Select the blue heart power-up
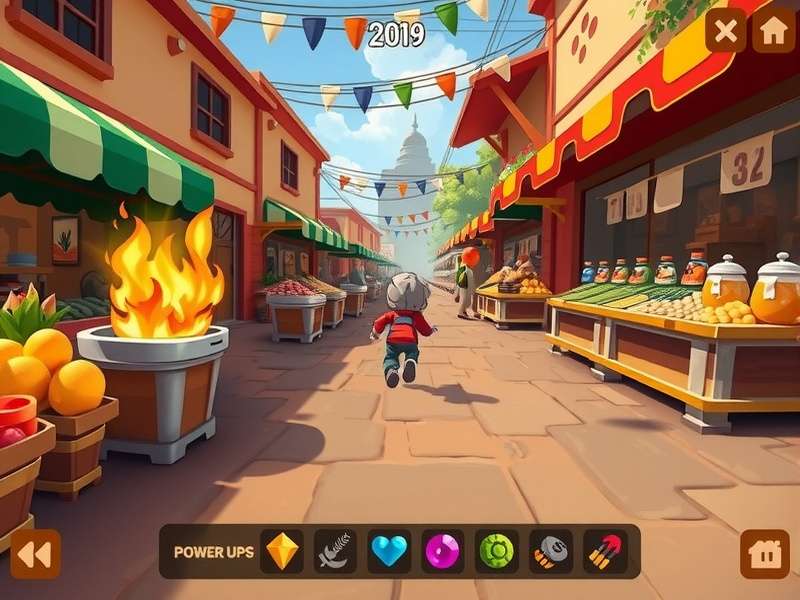Screen dimensions: 800x600 (389, 551)
